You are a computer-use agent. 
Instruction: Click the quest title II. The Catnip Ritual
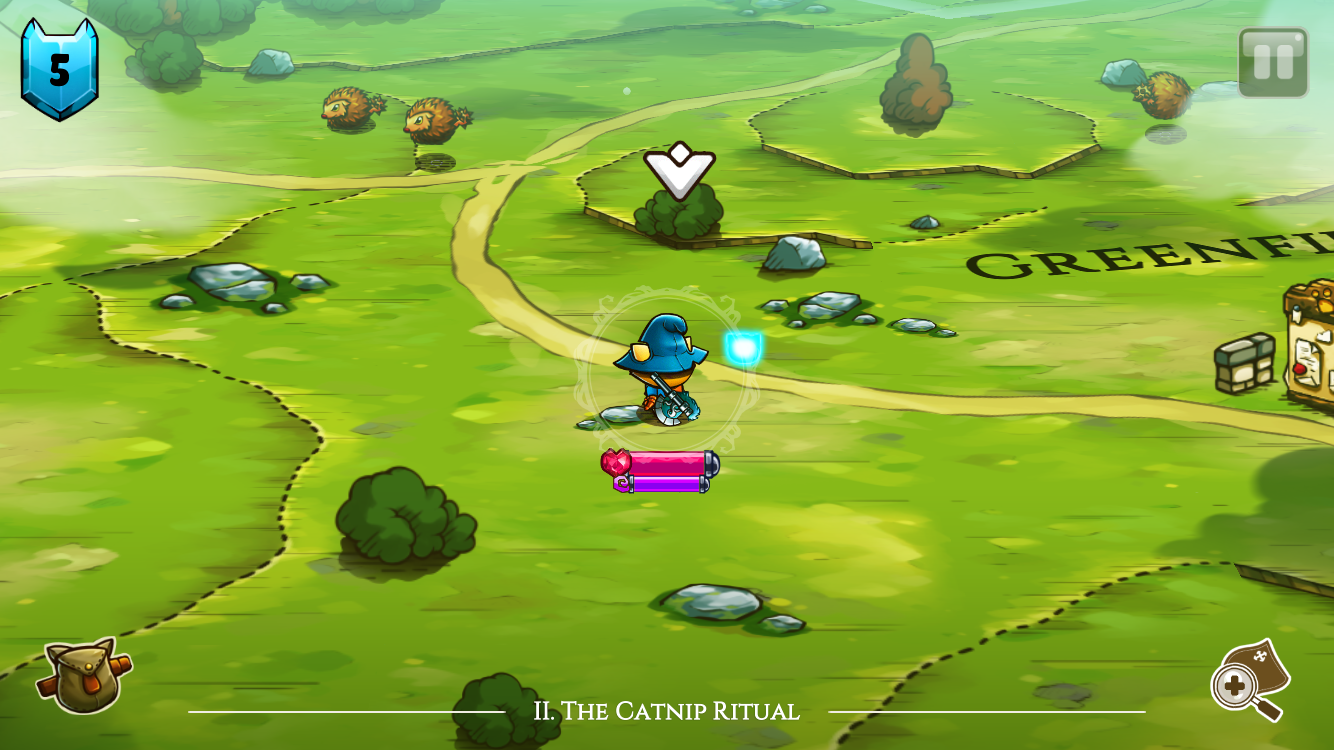667,712
